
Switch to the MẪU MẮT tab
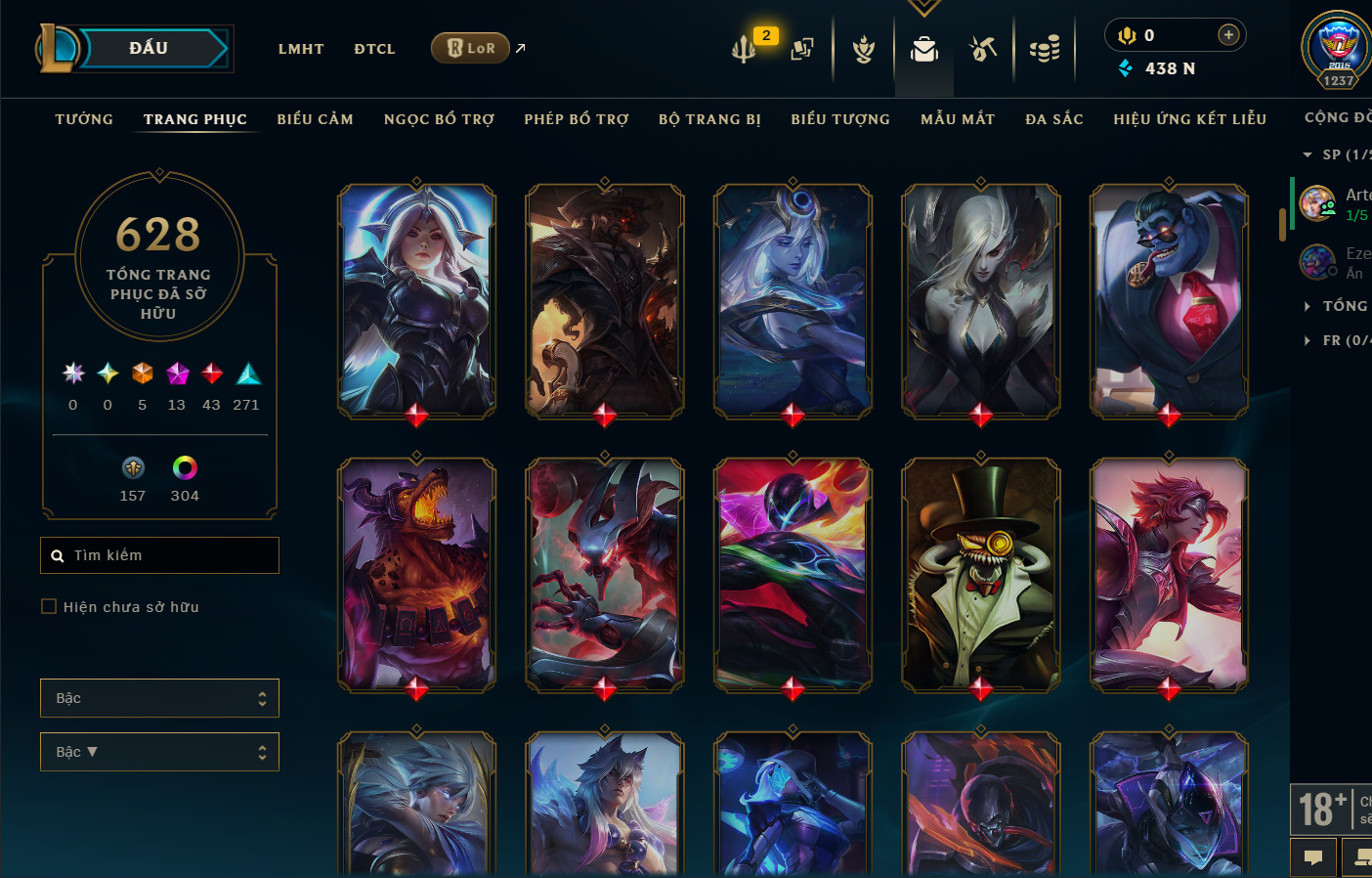coord(958,119)
